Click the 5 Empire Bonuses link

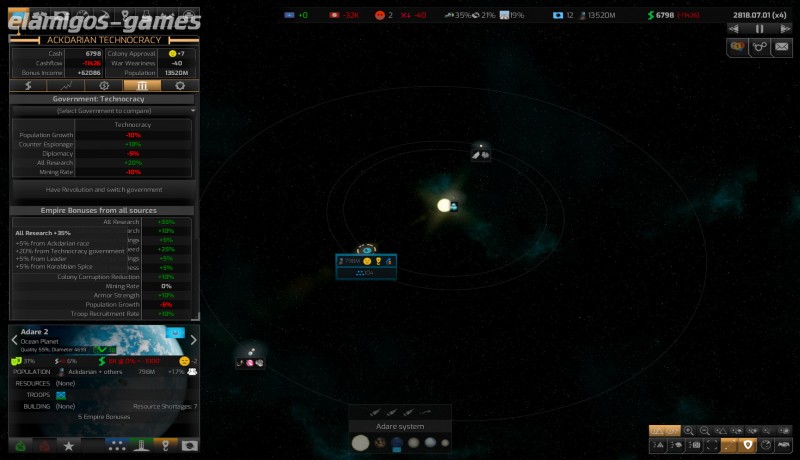(x=104, y=416)
